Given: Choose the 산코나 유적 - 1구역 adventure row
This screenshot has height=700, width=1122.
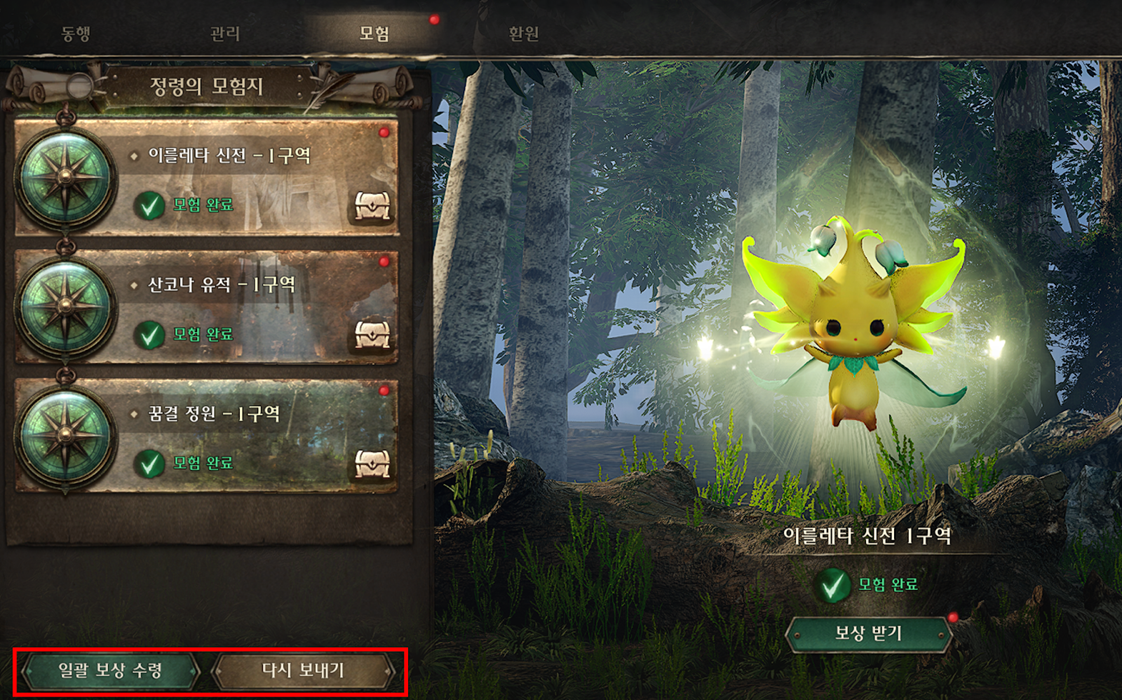Looking at the screenshot, I should [240, 306].
